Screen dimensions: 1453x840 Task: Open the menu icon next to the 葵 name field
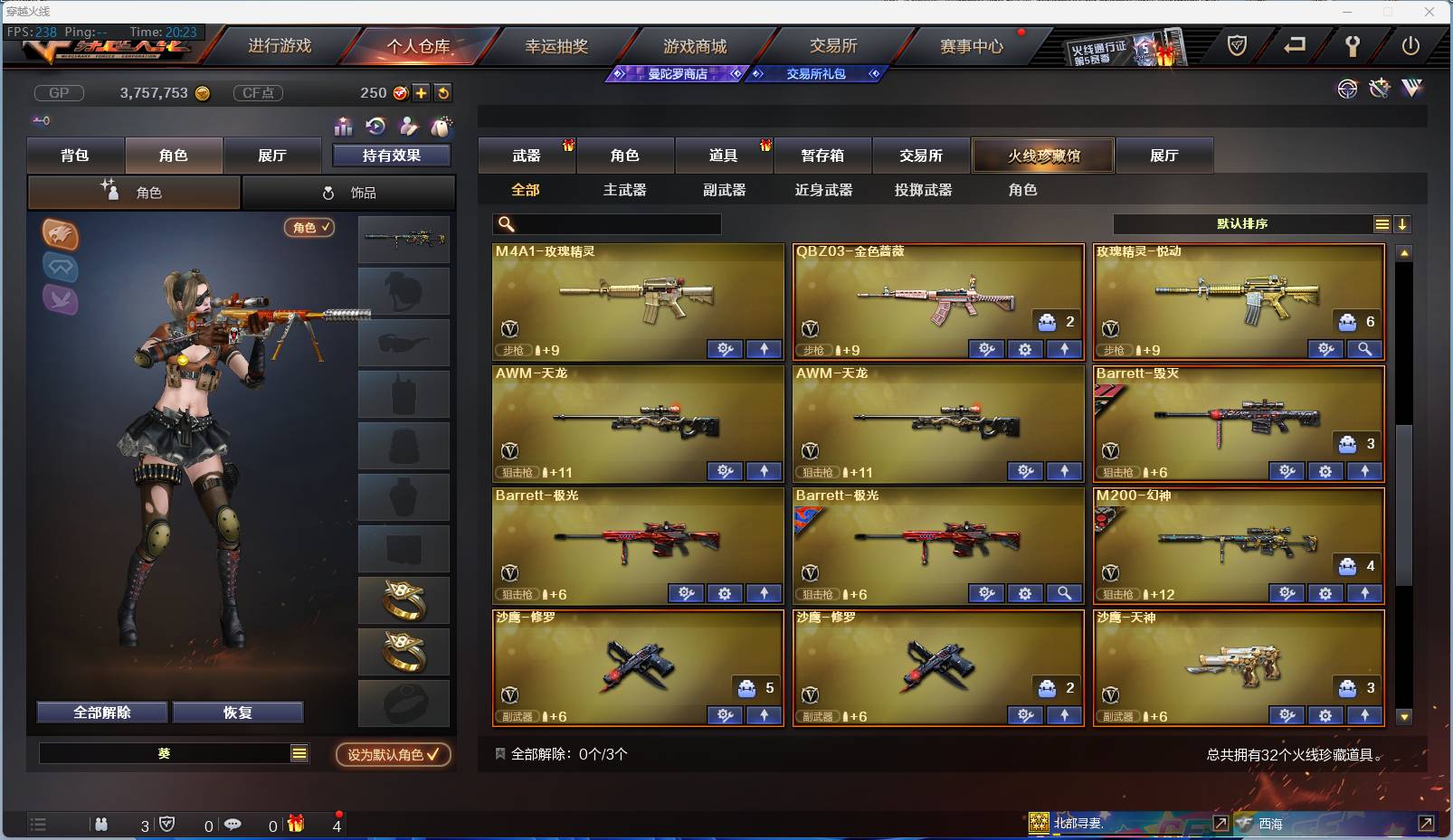(x=299, y=752)
